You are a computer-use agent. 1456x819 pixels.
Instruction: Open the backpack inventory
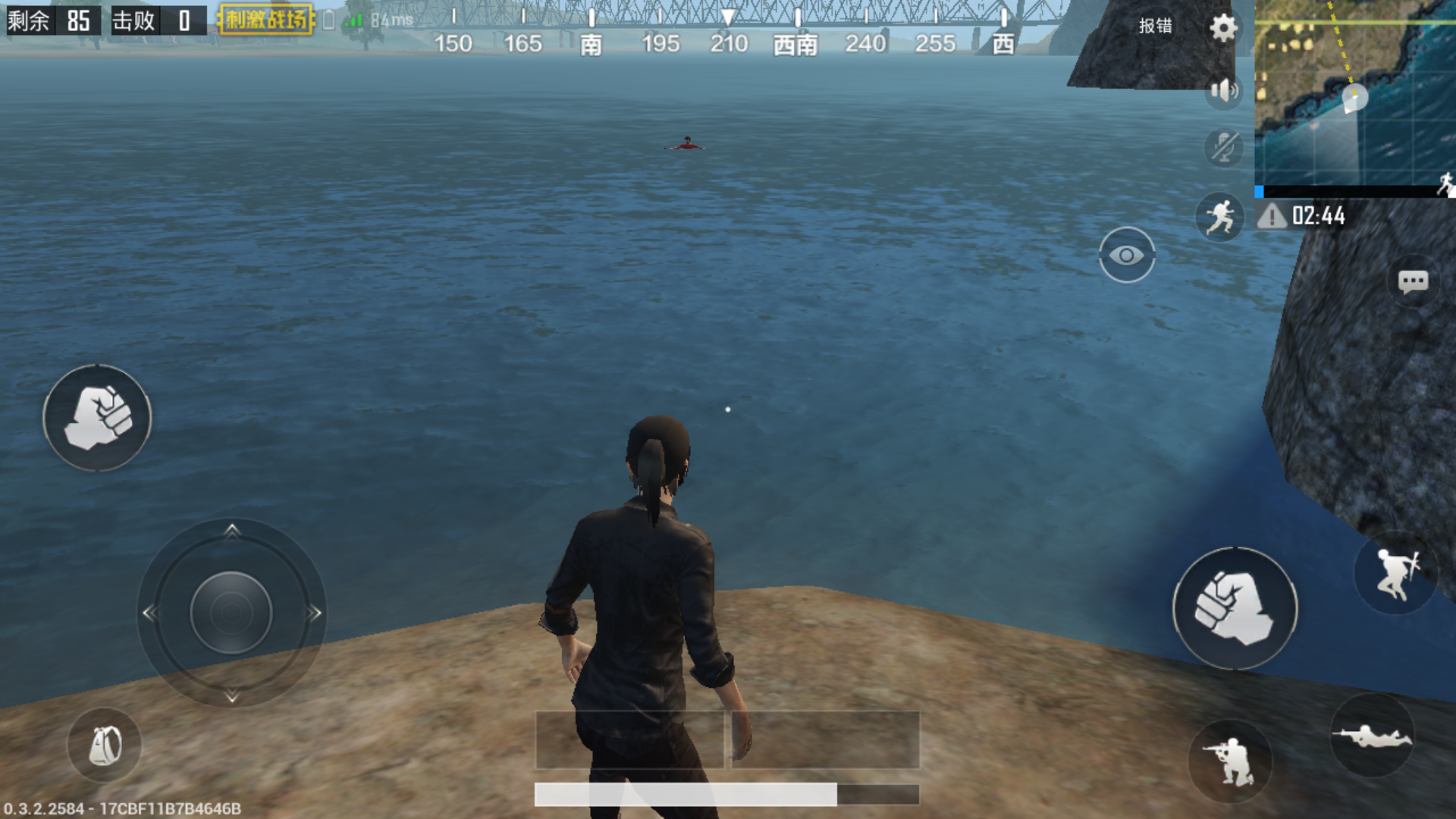[105, 745]
